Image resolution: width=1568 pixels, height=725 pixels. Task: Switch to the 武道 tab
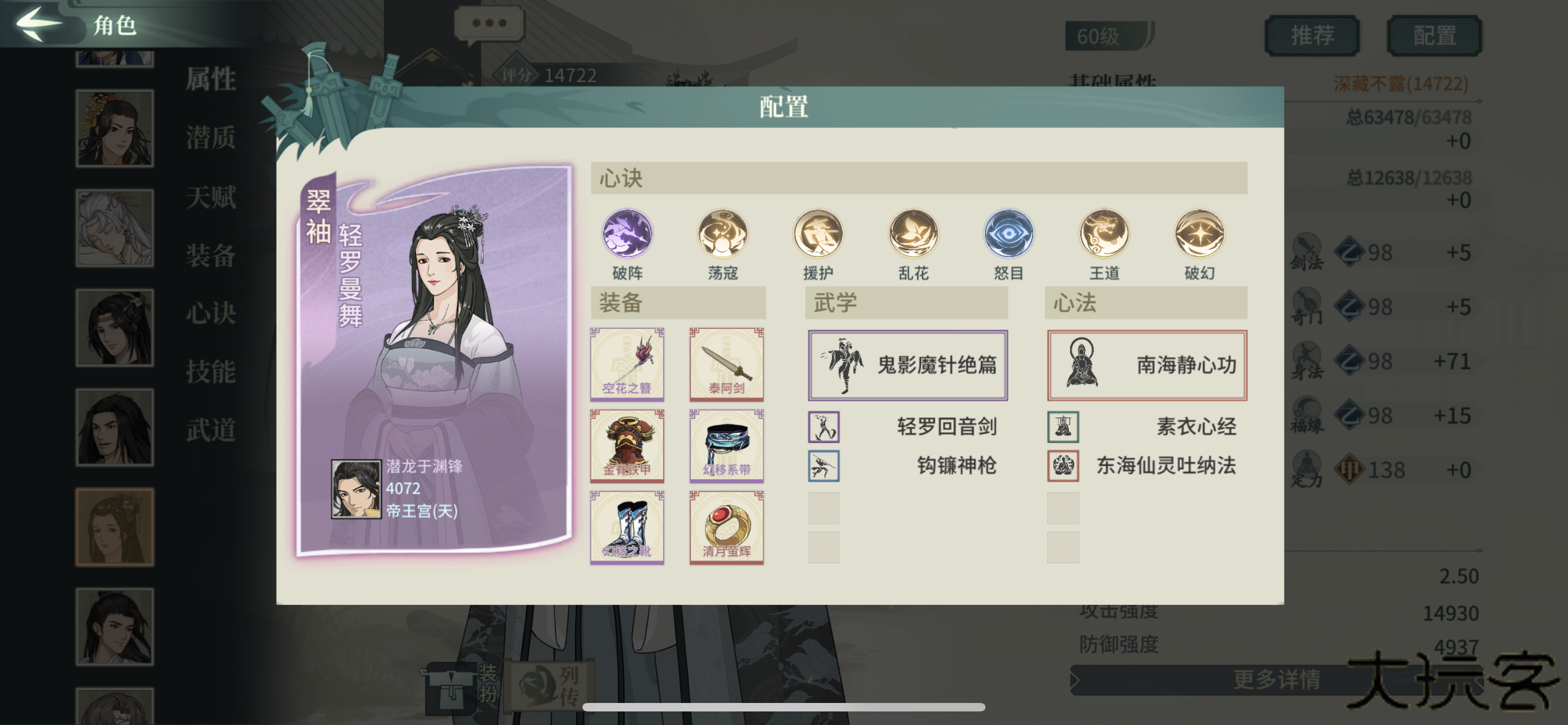pyautogui.click(x=210, y=429)
